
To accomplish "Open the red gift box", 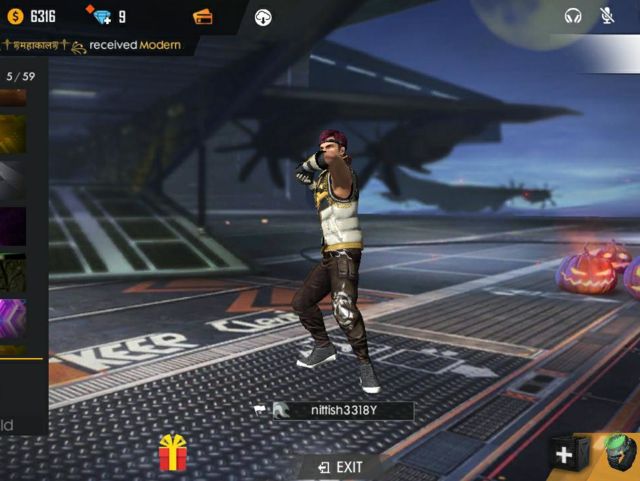I will pyautogui.click(x=173, y=454).
